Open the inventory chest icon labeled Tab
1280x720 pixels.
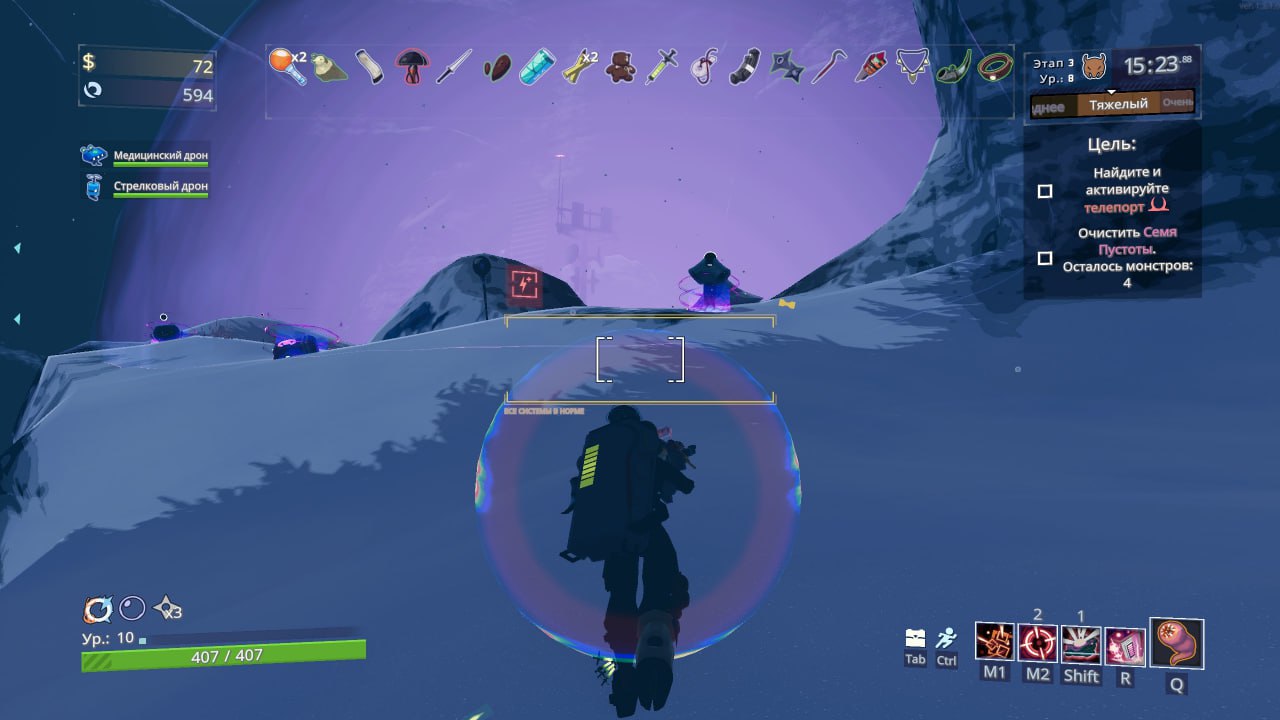pyautogui.click(x=915, y=638)
